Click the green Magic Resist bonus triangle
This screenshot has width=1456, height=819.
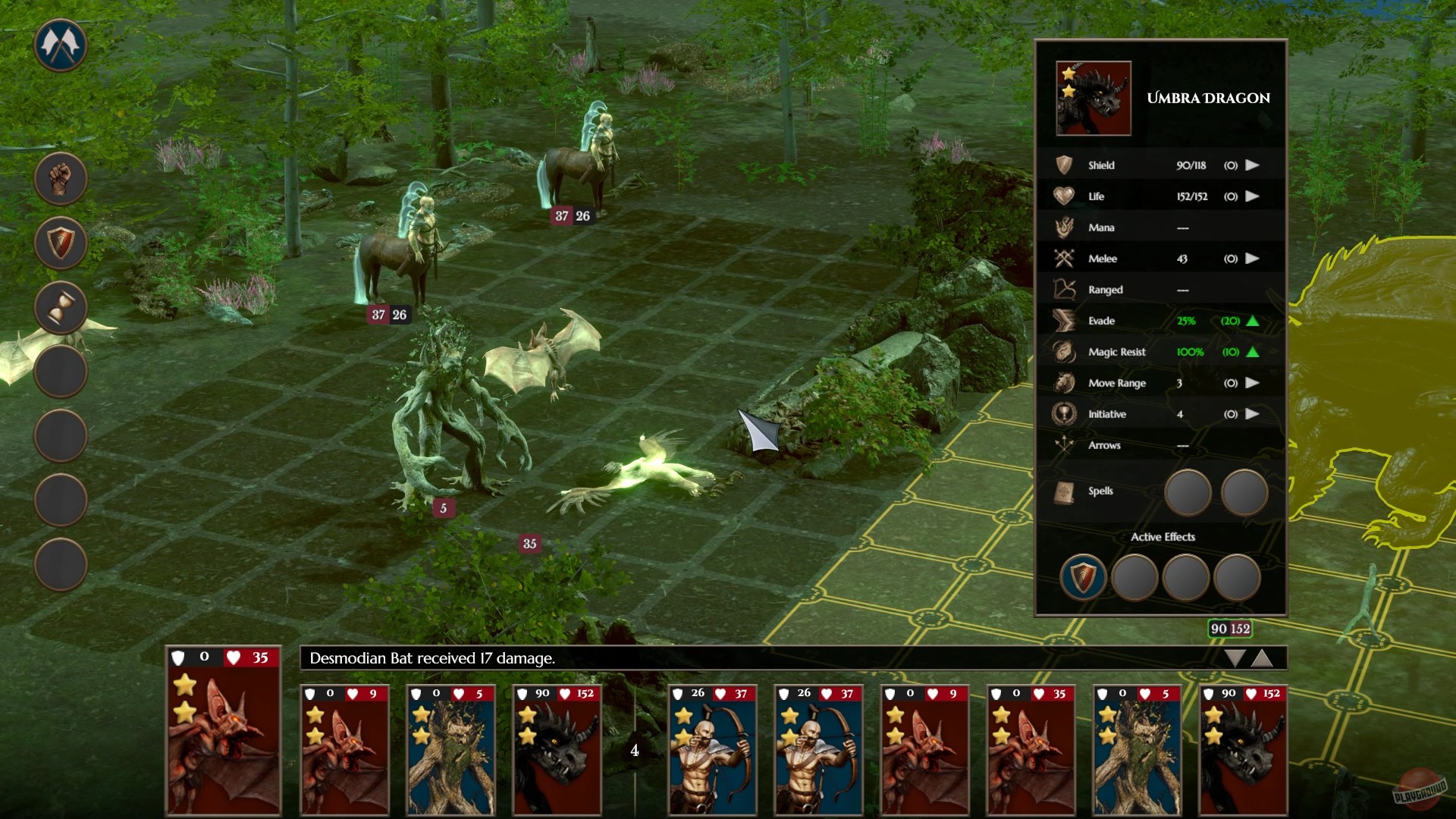click(1253, 352)
